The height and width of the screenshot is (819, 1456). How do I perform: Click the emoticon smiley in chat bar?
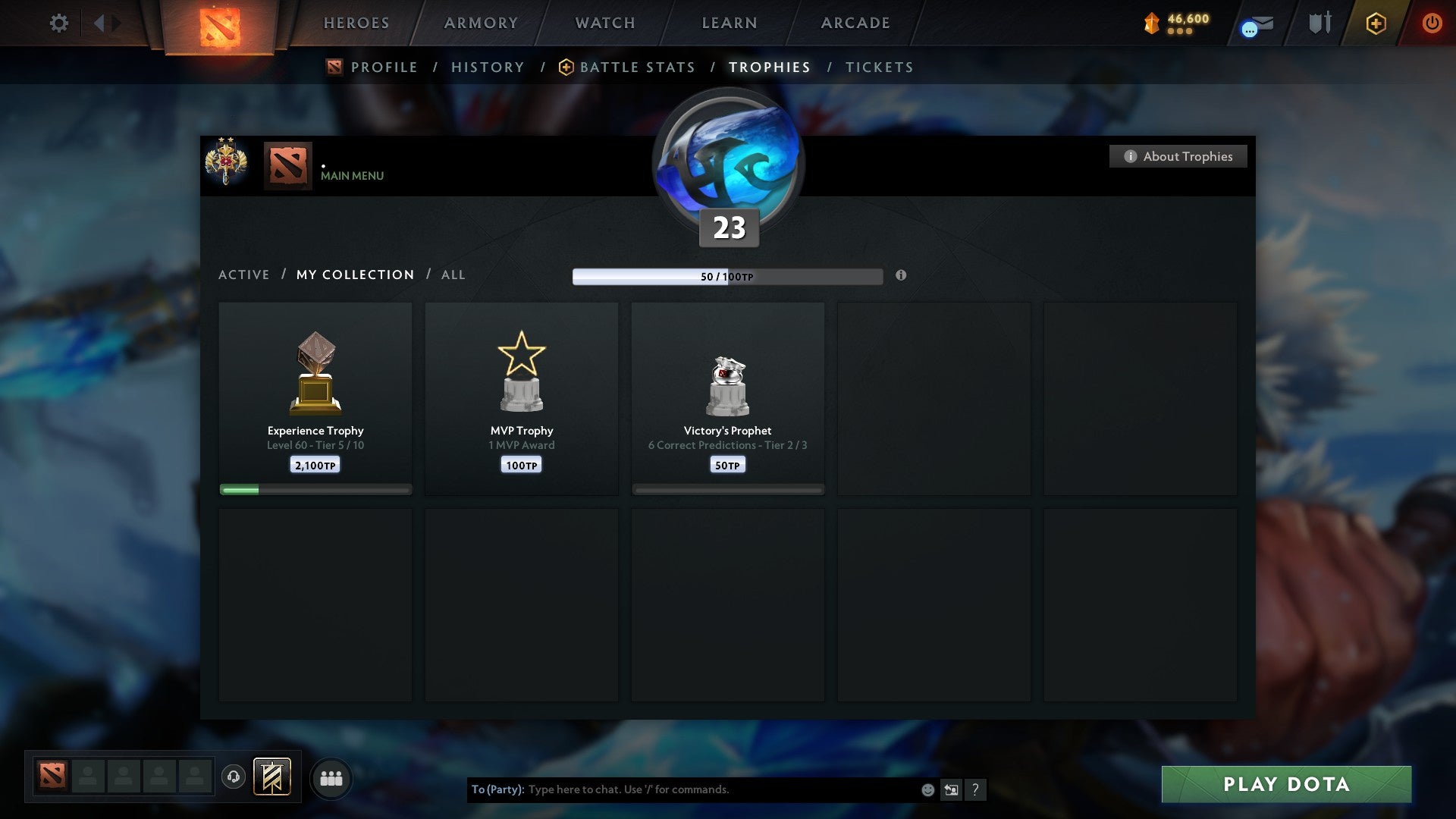pyautogui.click(x=927, y=789)
